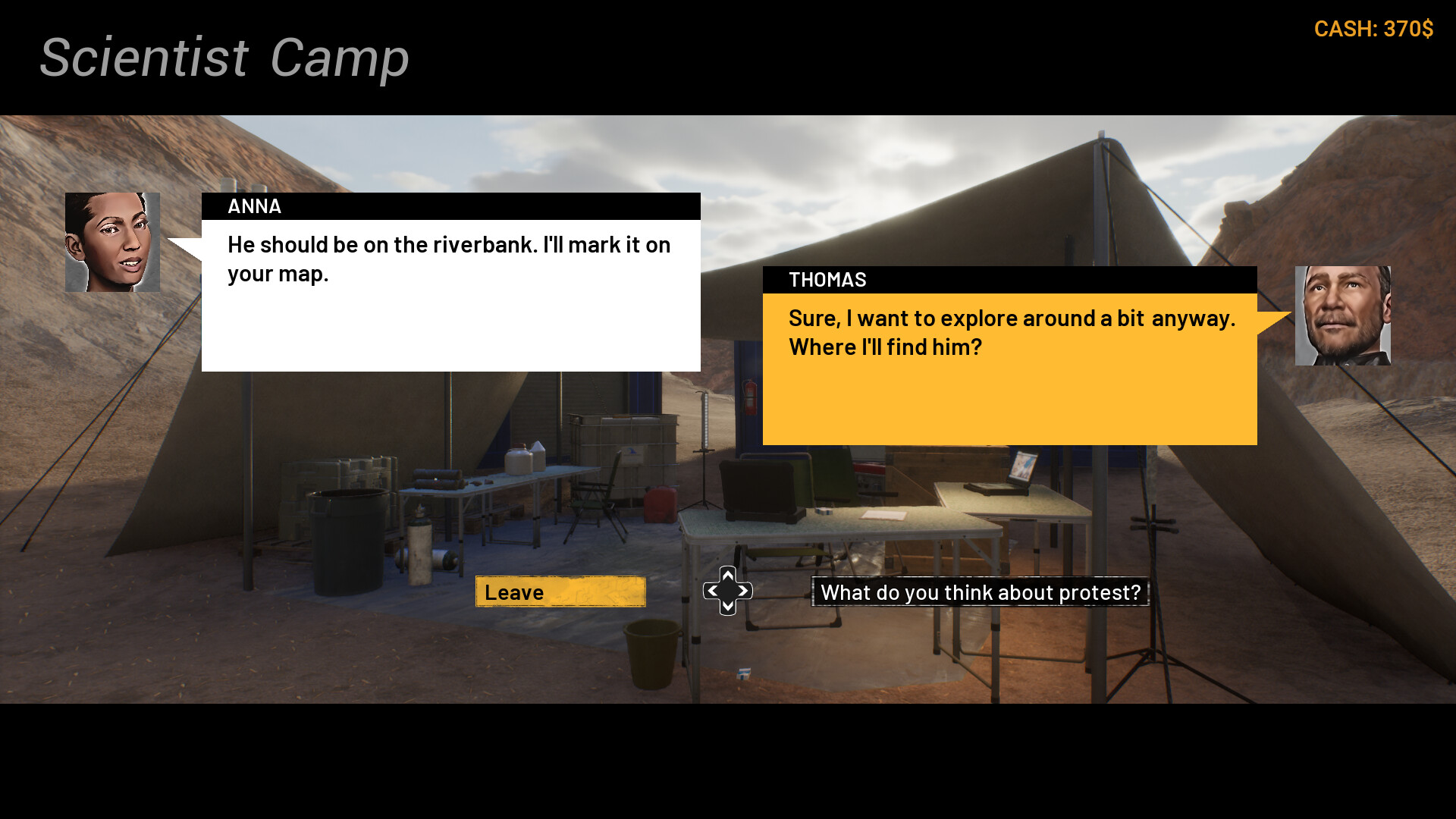The height and width of the screenshot is (819, 1456).
Task: Click the up arrow on the D-pad
Action: 727,577
